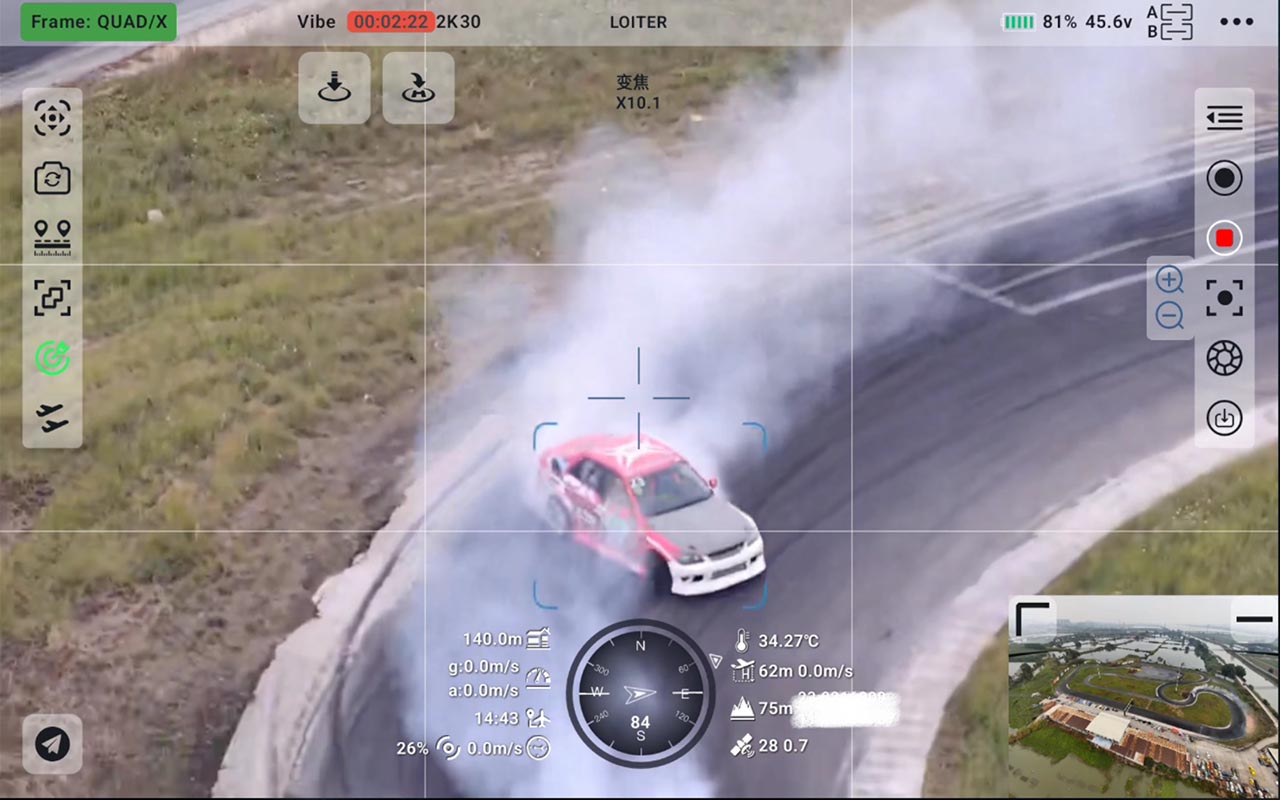This screenshot has height=800, width=1280.
Task: Open the paper-plane navigation button
Action: tap(52, 743)
